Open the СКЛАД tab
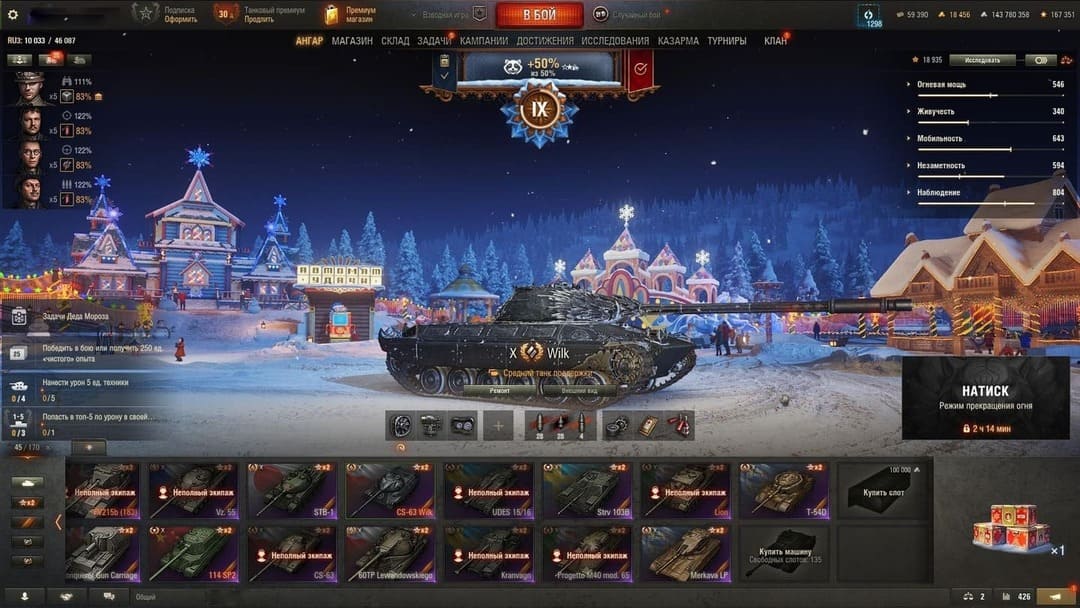 (395, 41)
